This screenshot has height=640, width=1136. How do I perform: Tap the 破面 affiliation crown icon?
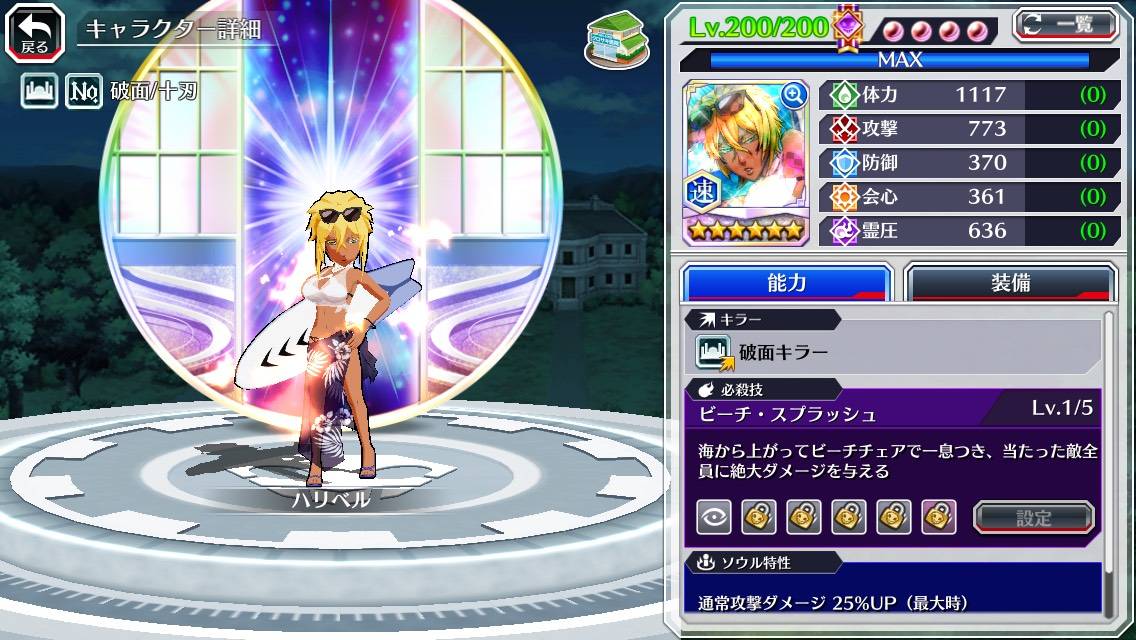pos(38,93)
